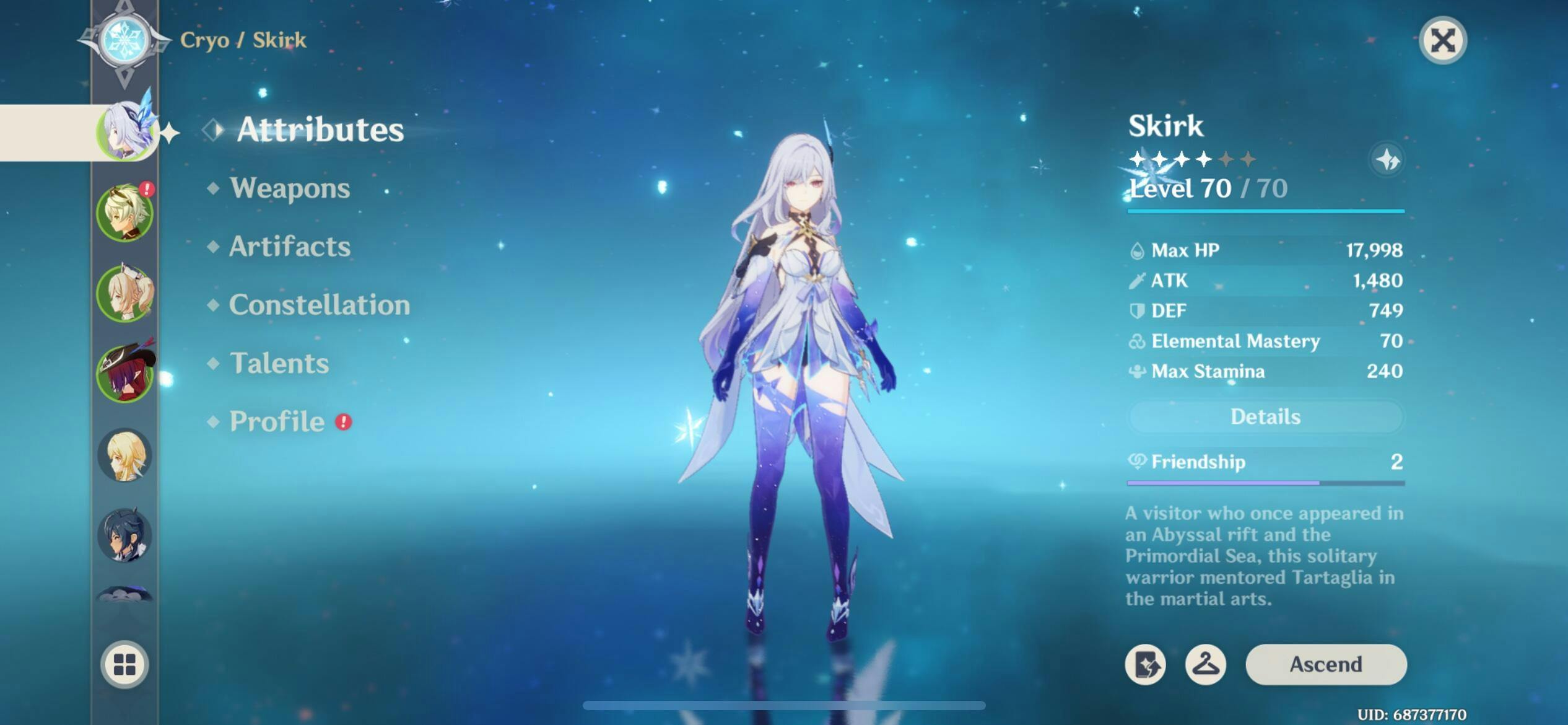
Task: Select the Attributes tab
Action: 320,130
